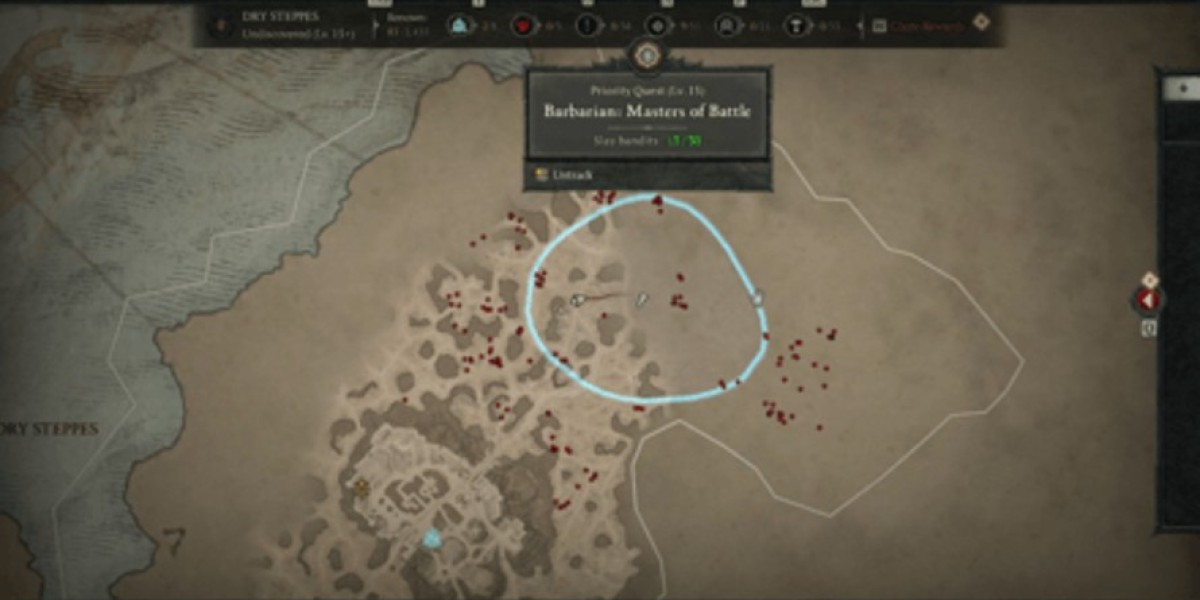Select the exclamation mark side quests icon
1200x600 pixels.
(590, 25)
